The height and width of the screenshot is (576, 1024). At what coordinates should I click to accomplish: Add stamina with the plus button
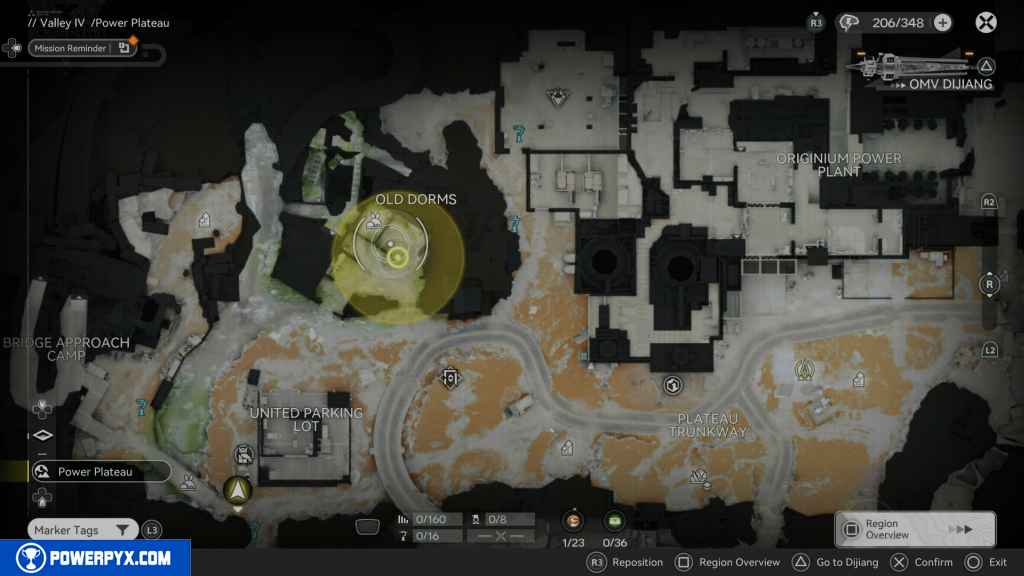click(942, 22)
